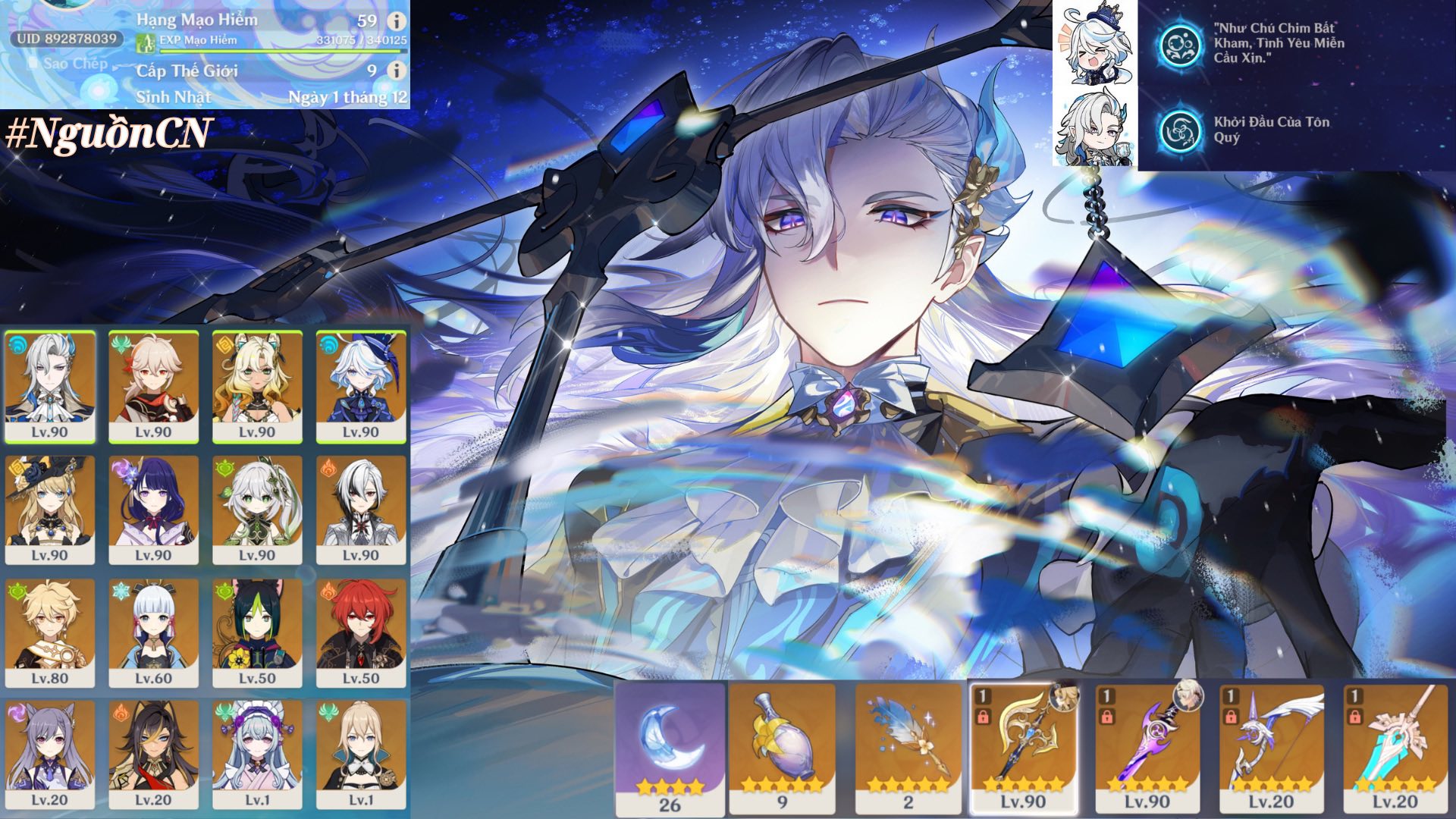Select the Lv.20 bow weapon slot

(x=1271, y=747)
